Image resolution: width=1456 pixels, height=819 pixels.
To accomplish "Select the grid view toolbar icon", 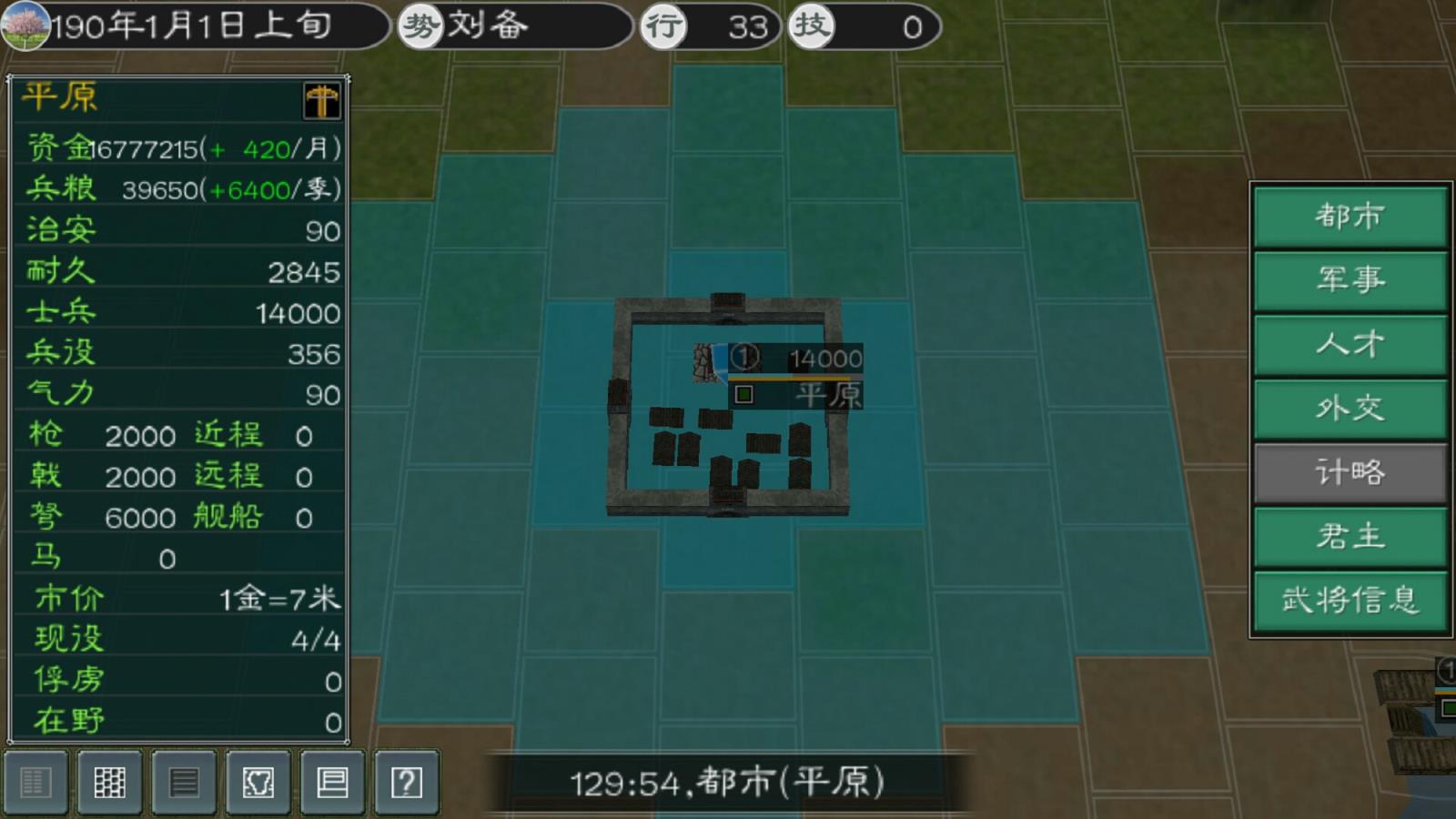I will pos(109,781).
